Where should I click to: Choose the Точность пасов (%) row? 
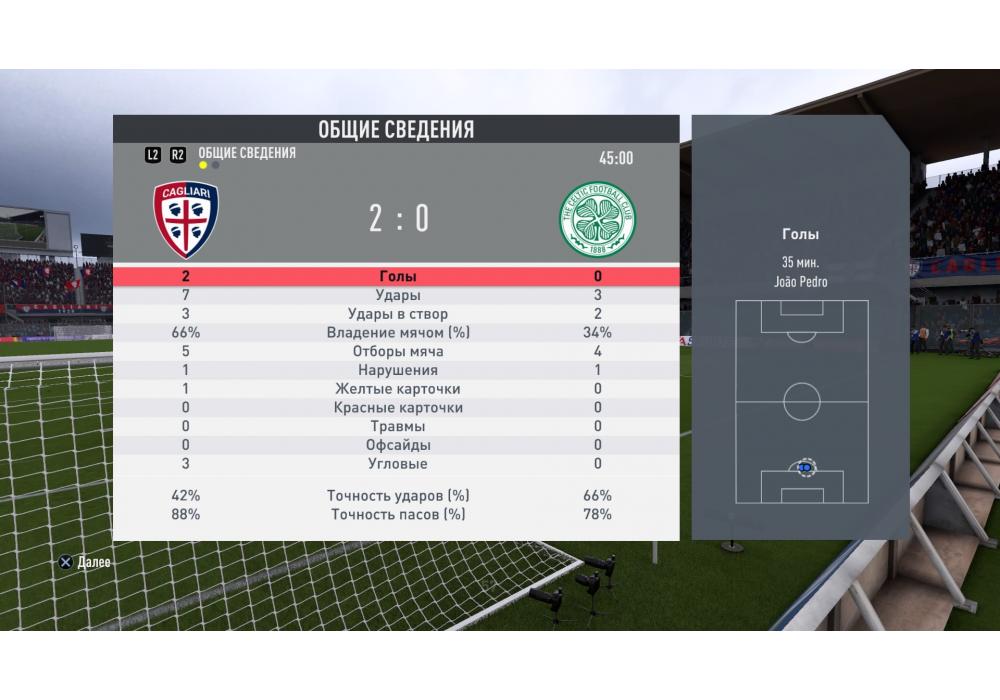[x=397, y=515]
